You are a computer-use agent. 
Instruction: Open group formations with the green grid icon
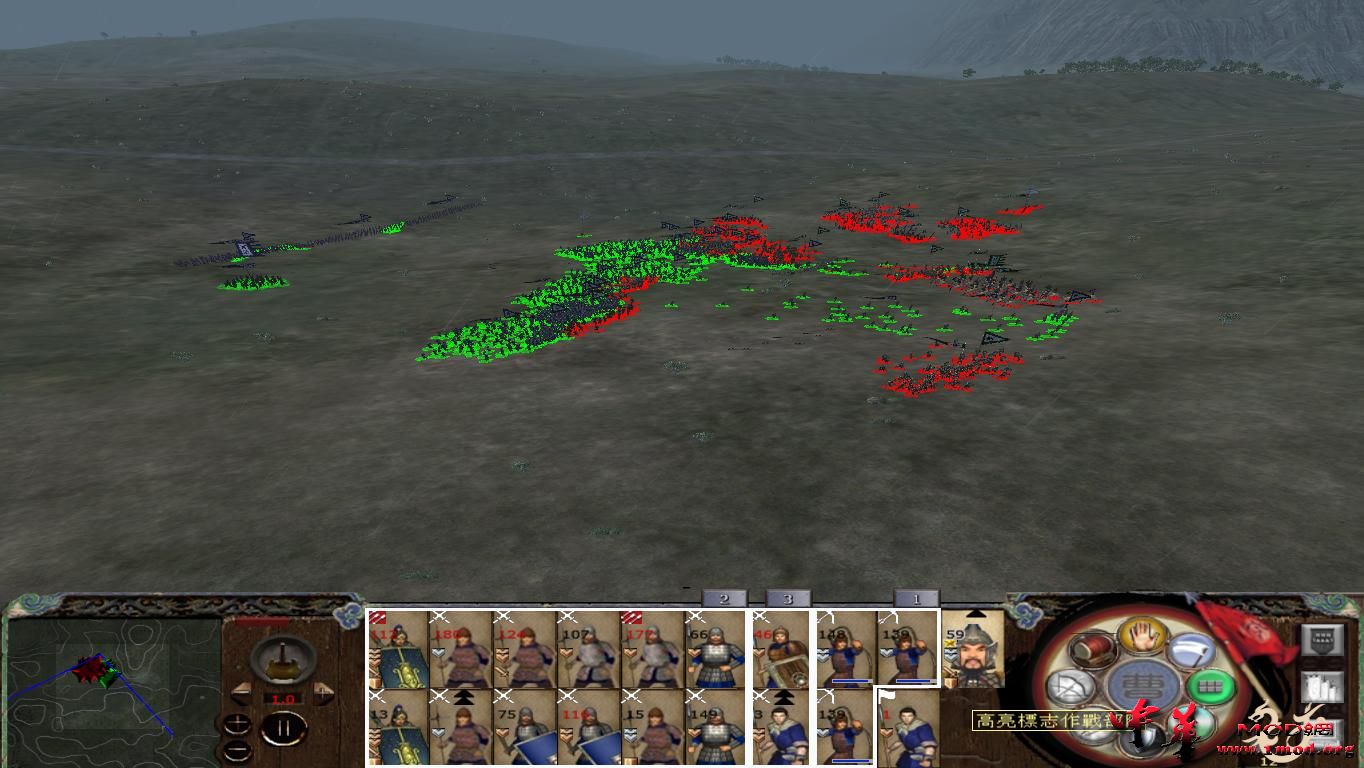1213,686
